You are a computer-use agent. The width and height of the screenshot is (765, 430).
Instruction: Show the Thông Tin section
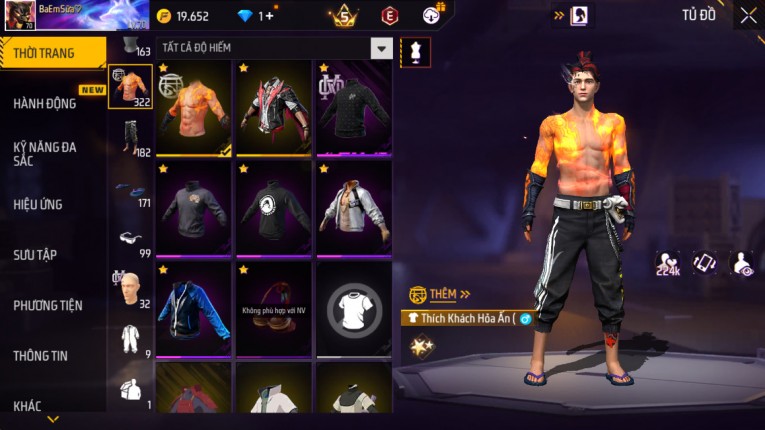[42, 355]
